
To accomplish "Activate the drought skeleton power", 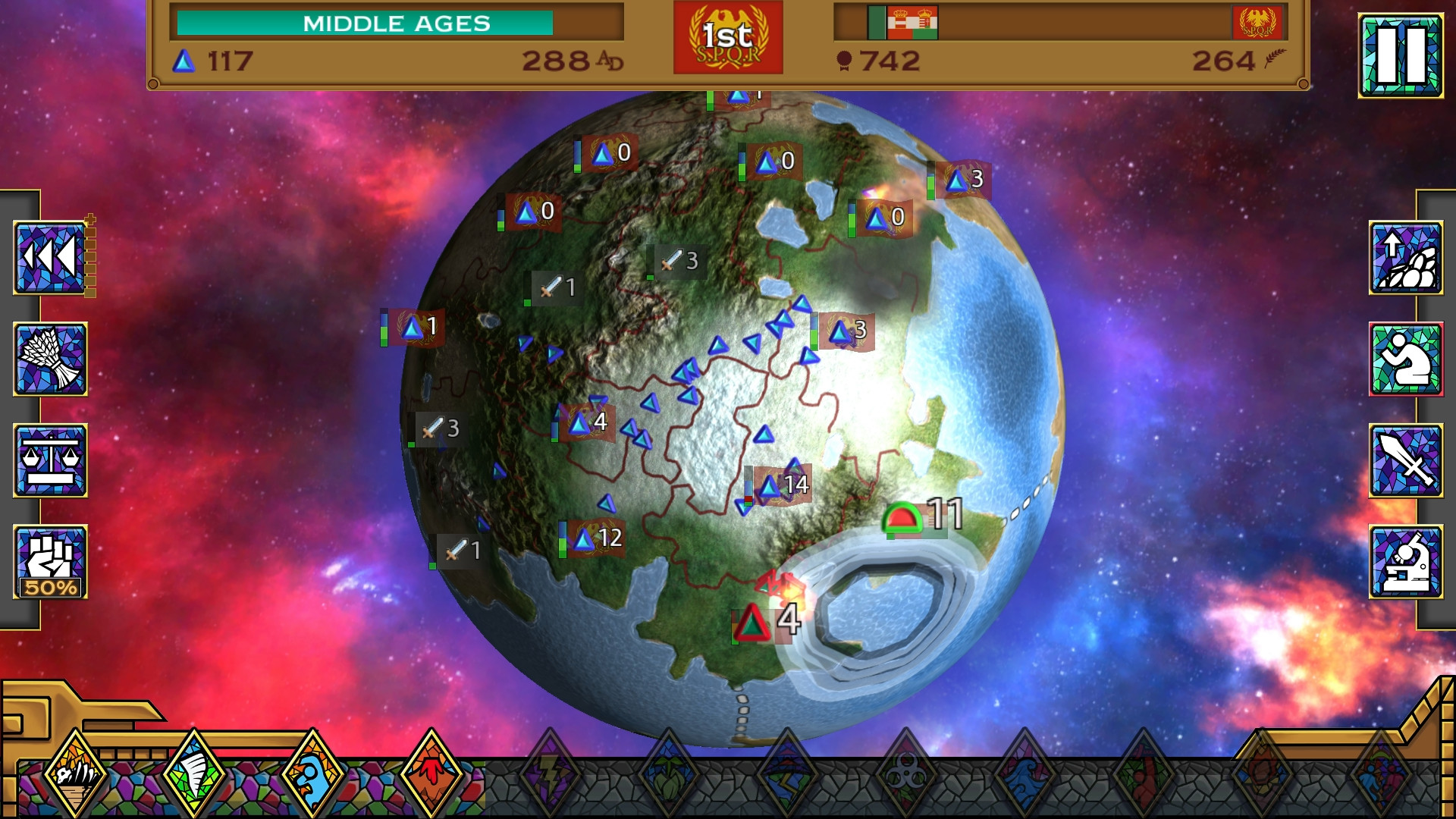I will point(75,775).
